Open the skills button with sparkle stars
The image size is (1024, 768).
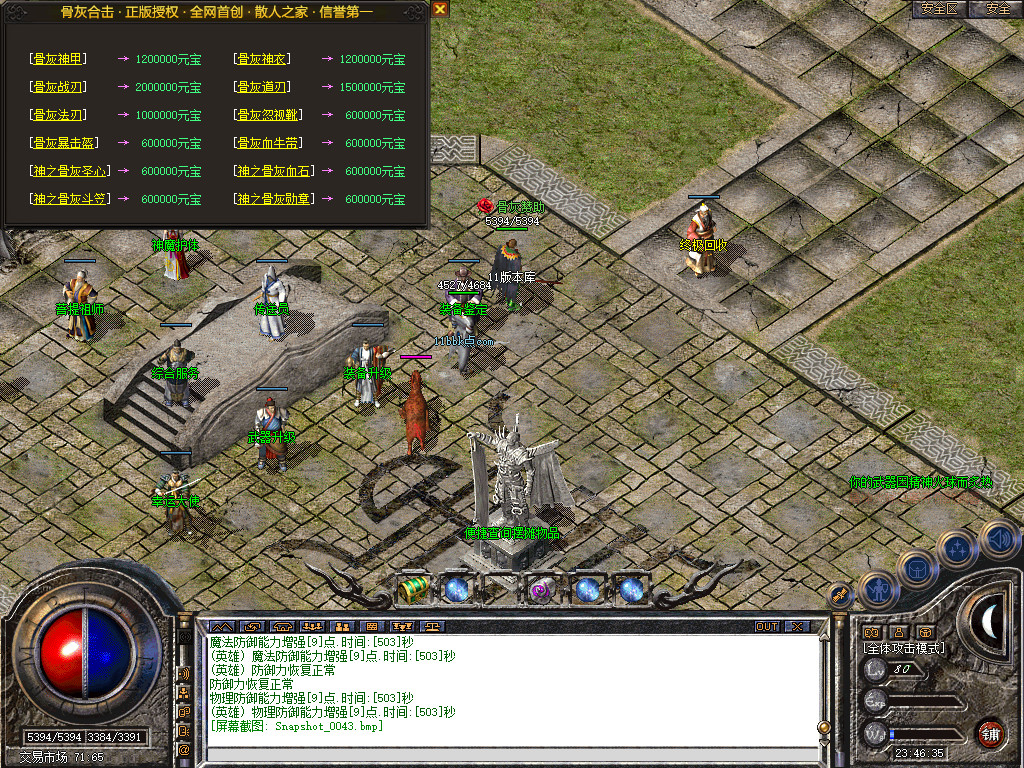tap(957, 549)
